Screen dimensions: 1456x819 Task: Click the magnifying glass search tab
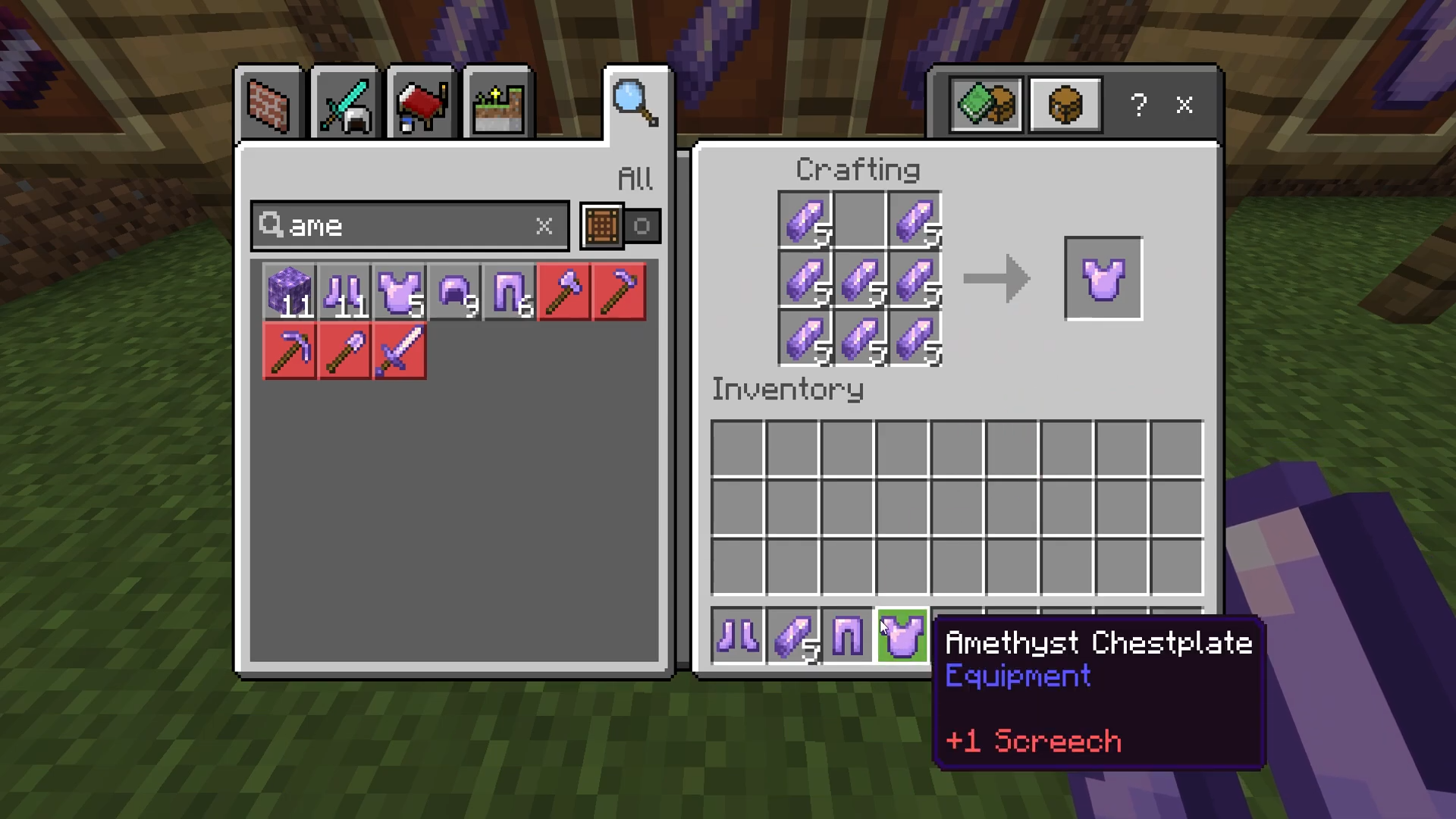635,103
